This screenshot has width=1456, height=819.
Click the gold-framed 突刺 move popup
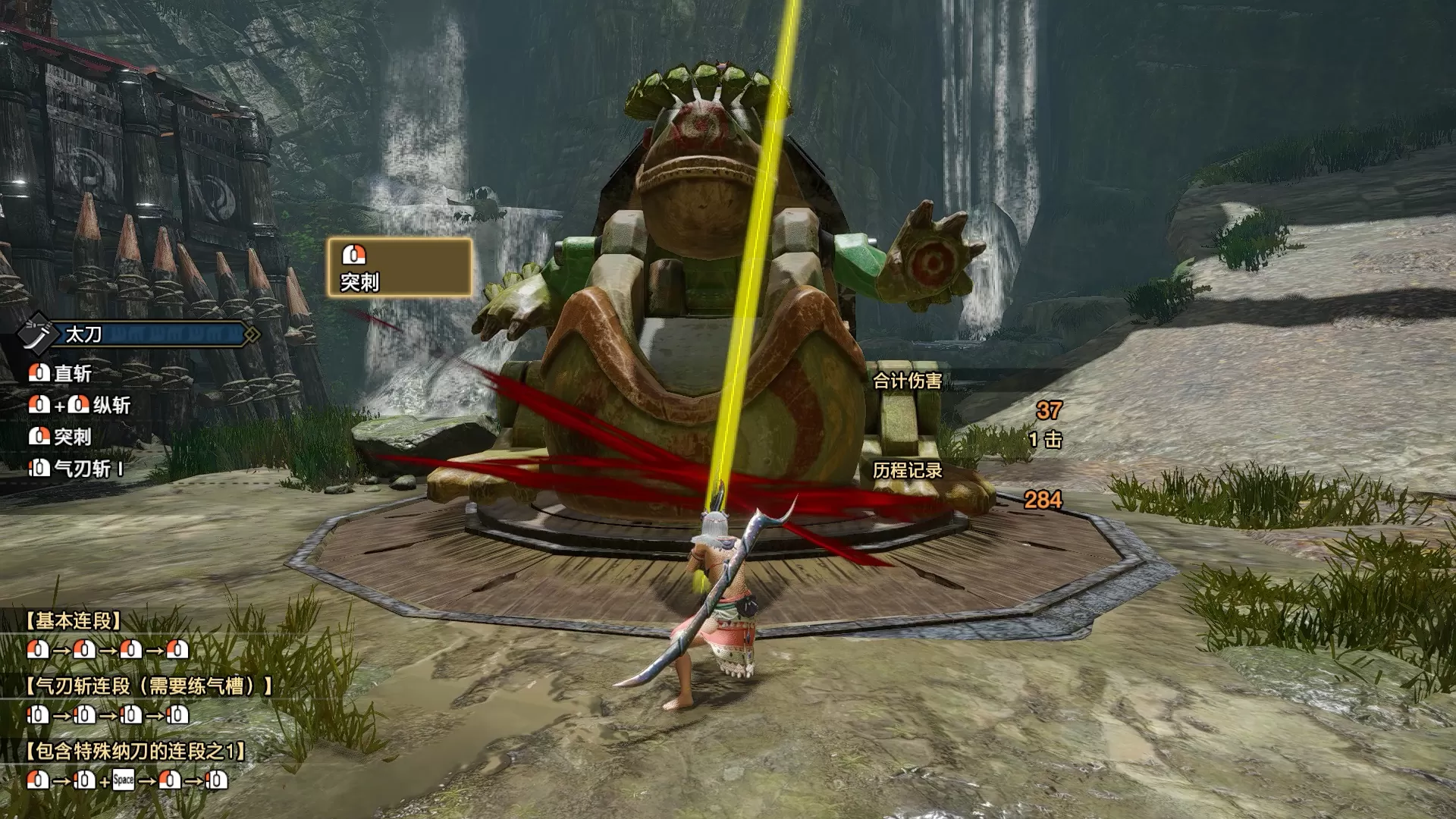point(400,268)
